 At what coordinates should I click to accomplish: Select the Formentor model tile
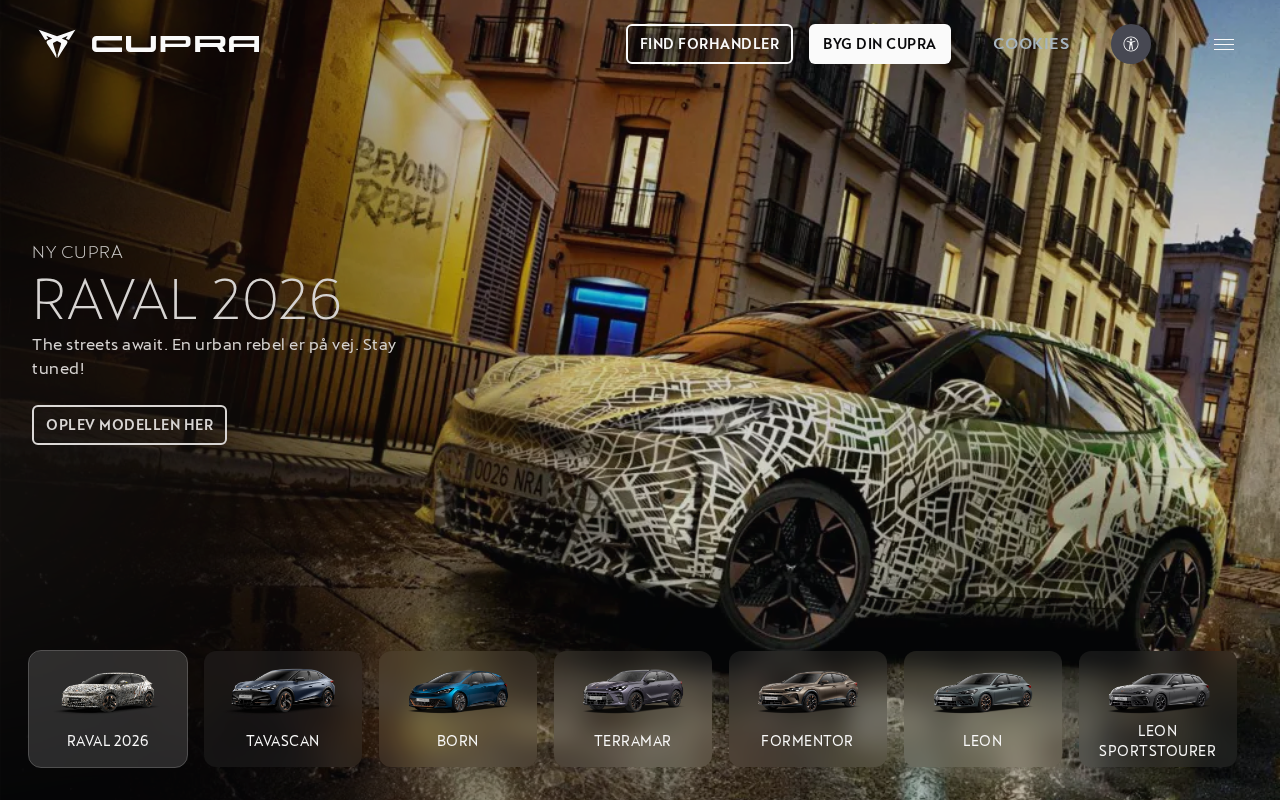807,709
